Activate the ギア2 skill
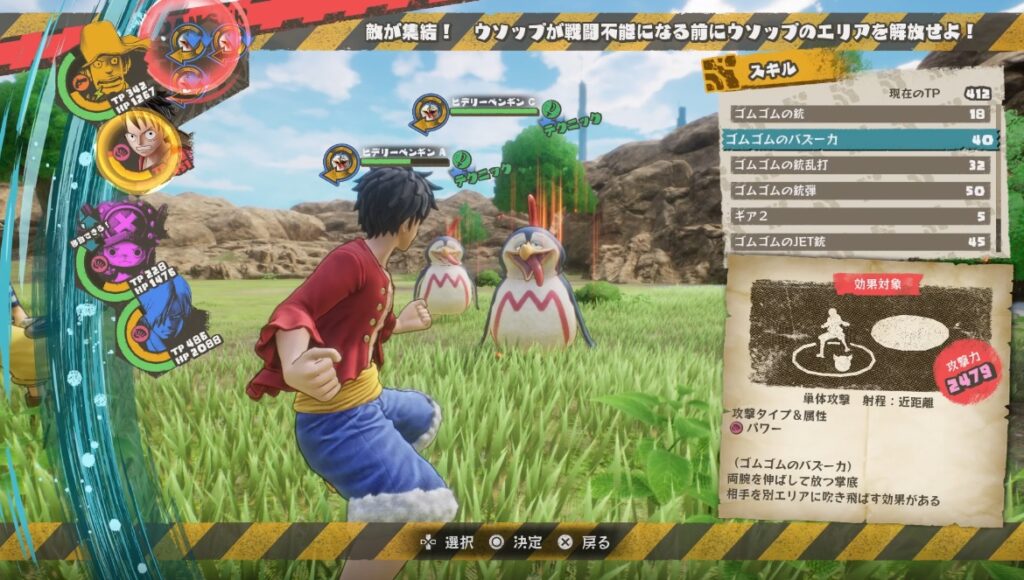This screenshot has height=580, width=1024. [860, 216]
